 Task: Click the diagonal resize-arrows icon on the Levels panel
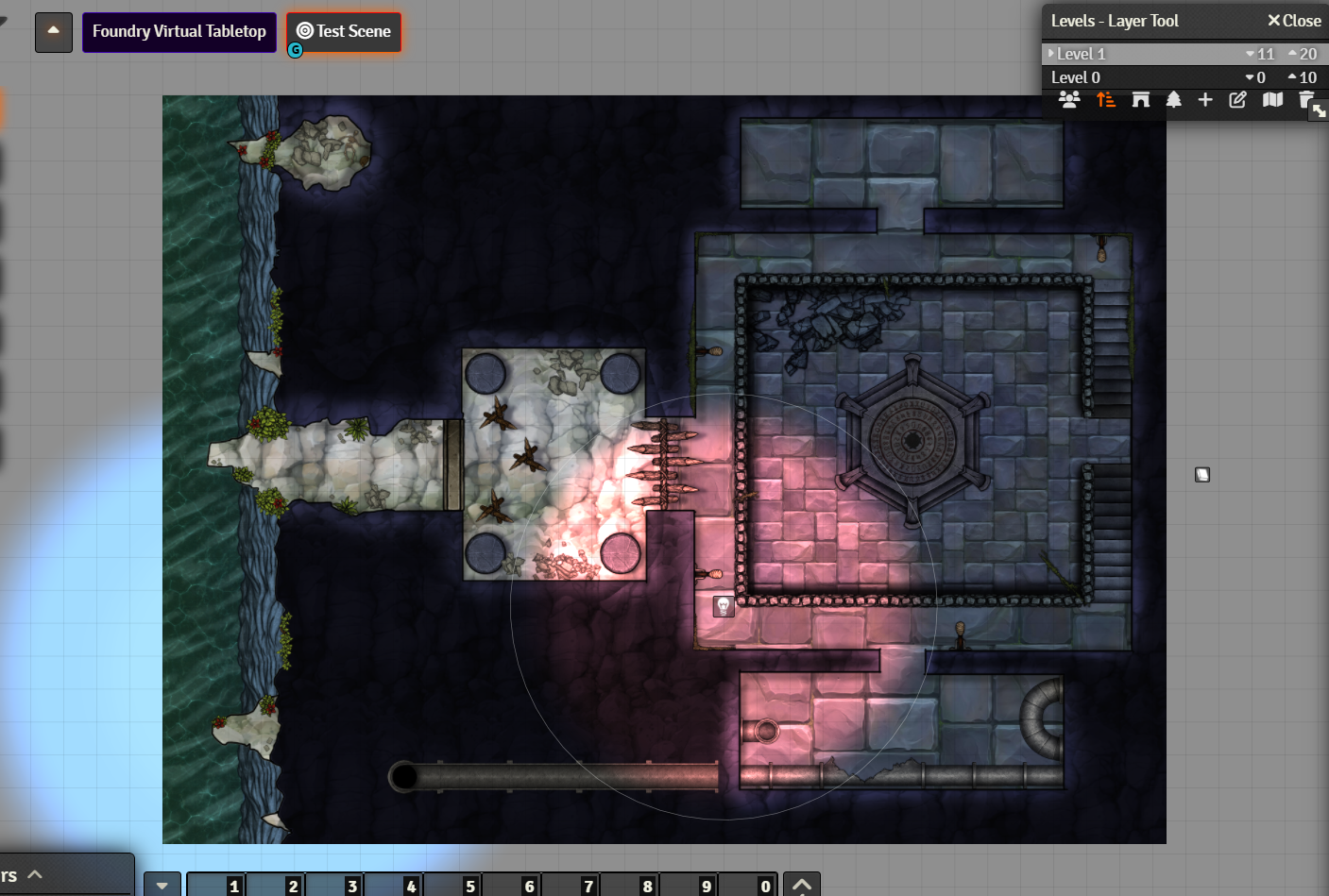pos(1320,110)
